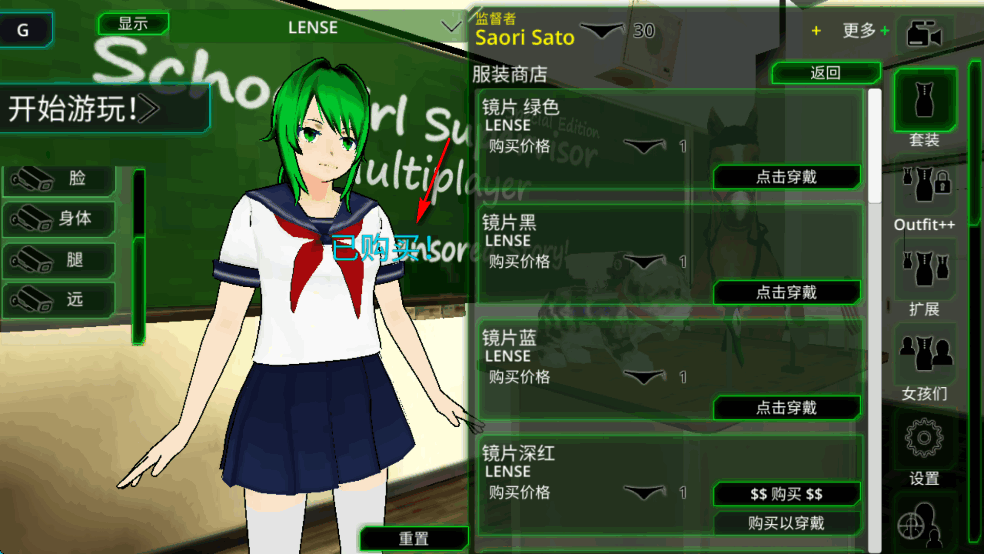
Task: Wear the 镜片蓝 blue lens
Action: coord(786,408)
